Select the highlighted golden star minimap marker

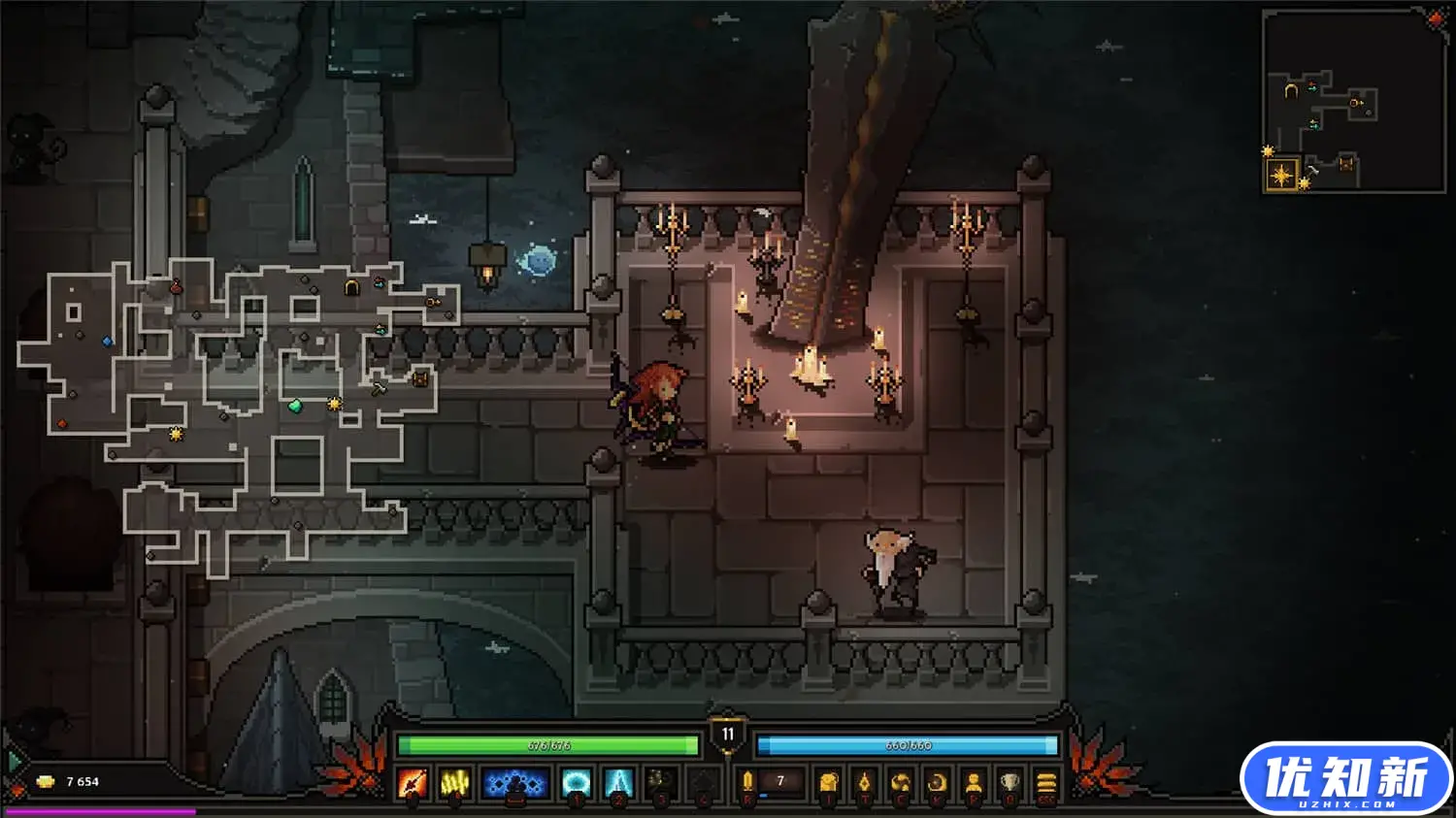[x=1282, y=175]
